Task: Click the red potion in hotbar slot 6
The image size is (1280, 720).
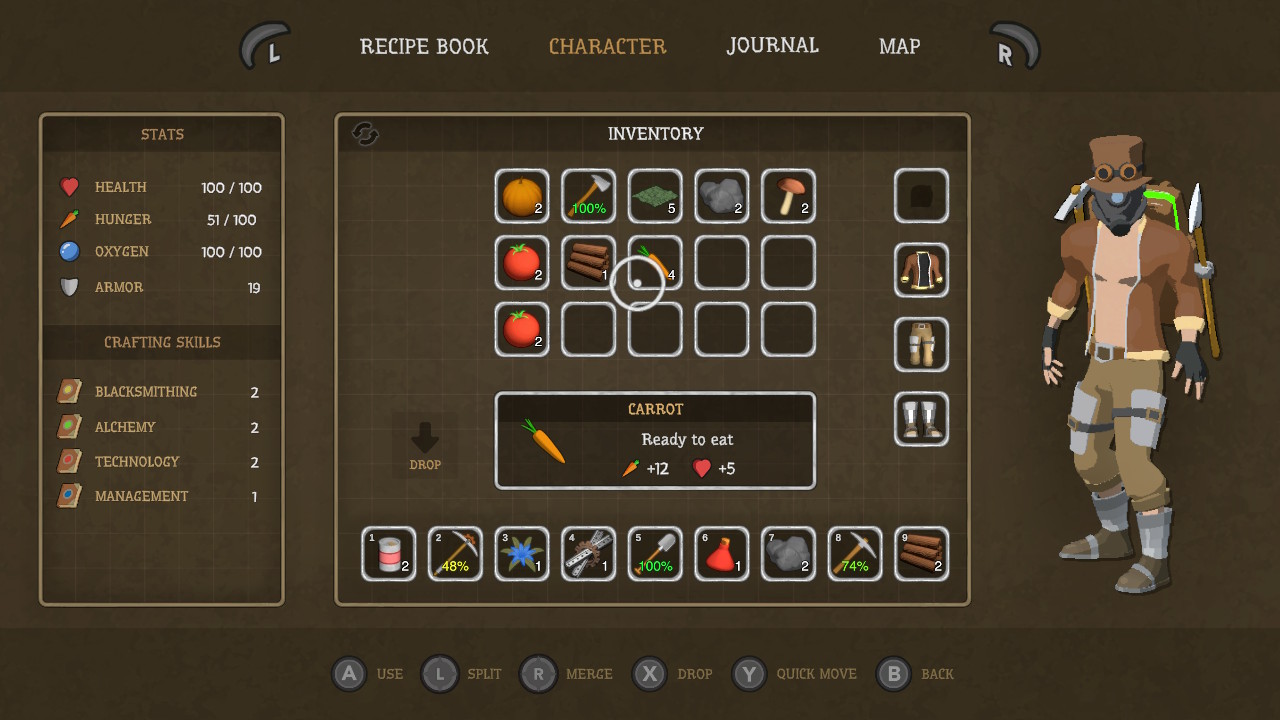Action: 721,553
